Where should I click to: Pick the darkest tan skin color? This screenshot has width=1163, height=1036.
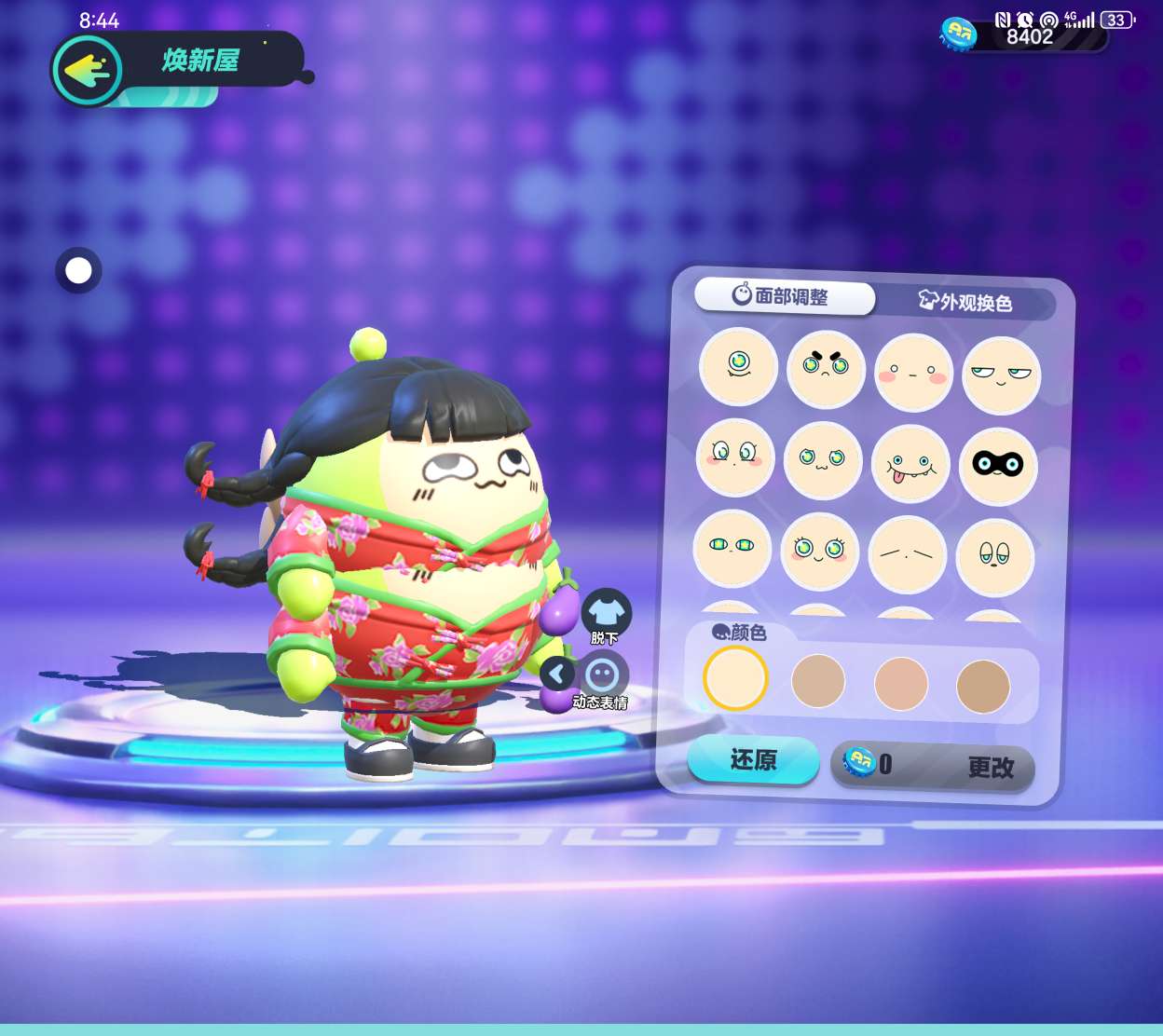983,687
